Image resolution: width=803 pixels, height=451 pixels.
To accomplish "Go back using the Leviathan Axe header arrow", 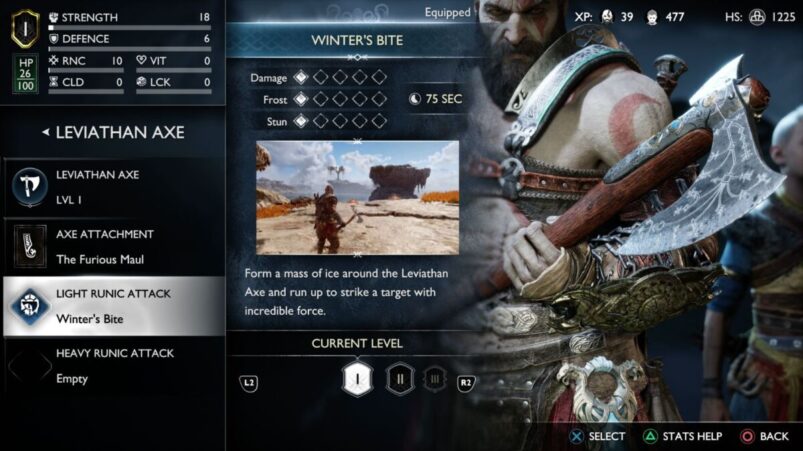I will (46, 132).
